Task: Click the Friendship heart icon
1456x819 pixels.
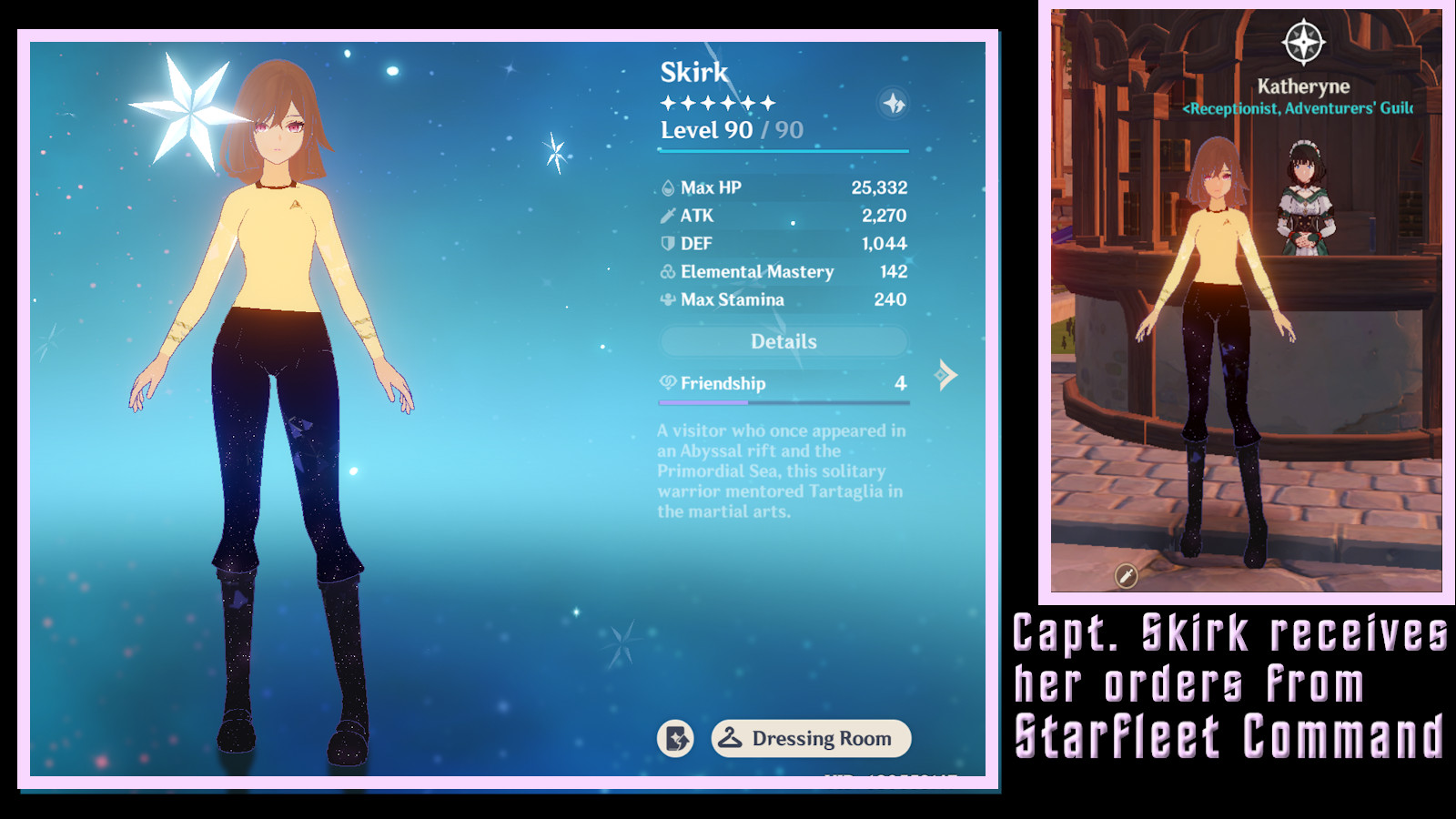Action: click(669, 383)
